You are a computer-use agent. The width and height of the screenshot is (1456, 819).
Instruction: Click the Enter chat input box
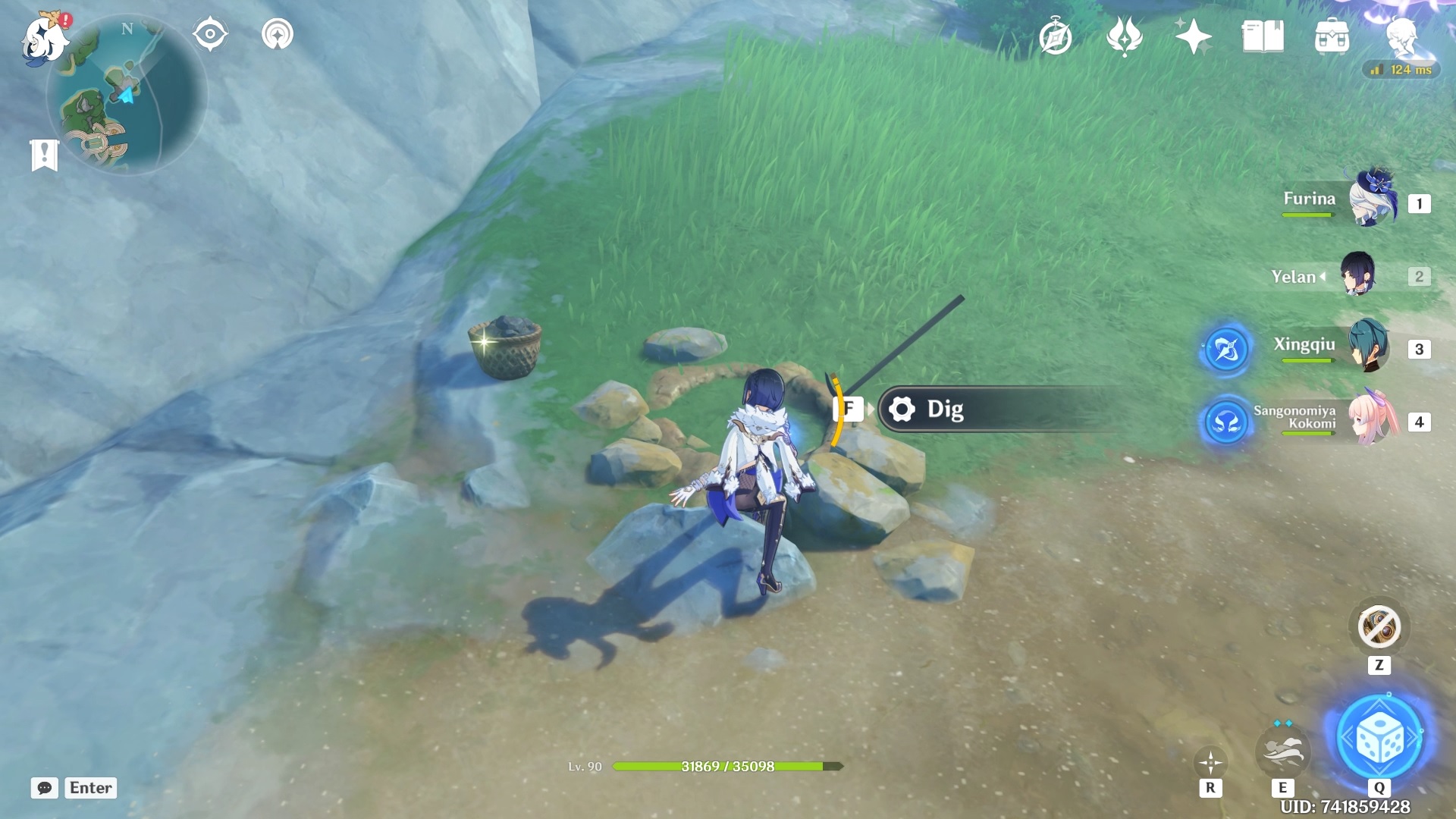click(x=90, y=788)
